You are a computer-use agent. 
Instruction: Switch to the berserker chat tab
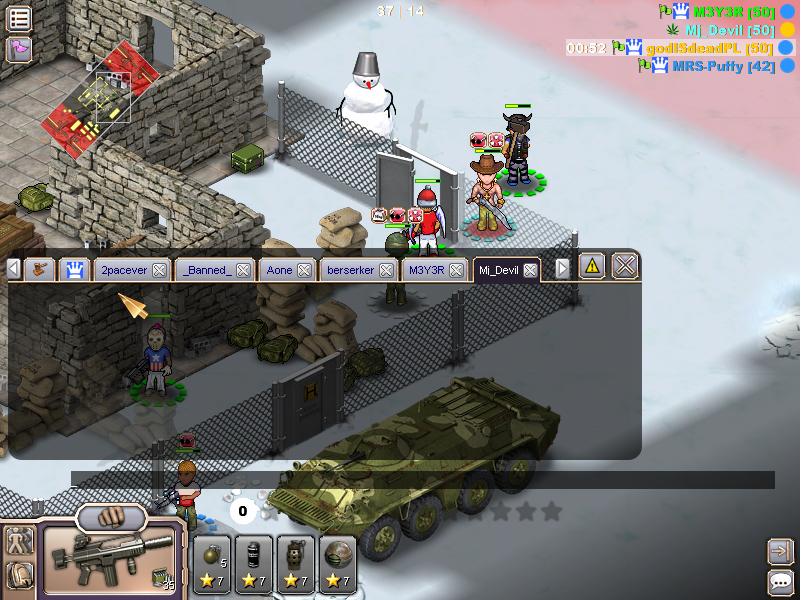click(350, 270)
